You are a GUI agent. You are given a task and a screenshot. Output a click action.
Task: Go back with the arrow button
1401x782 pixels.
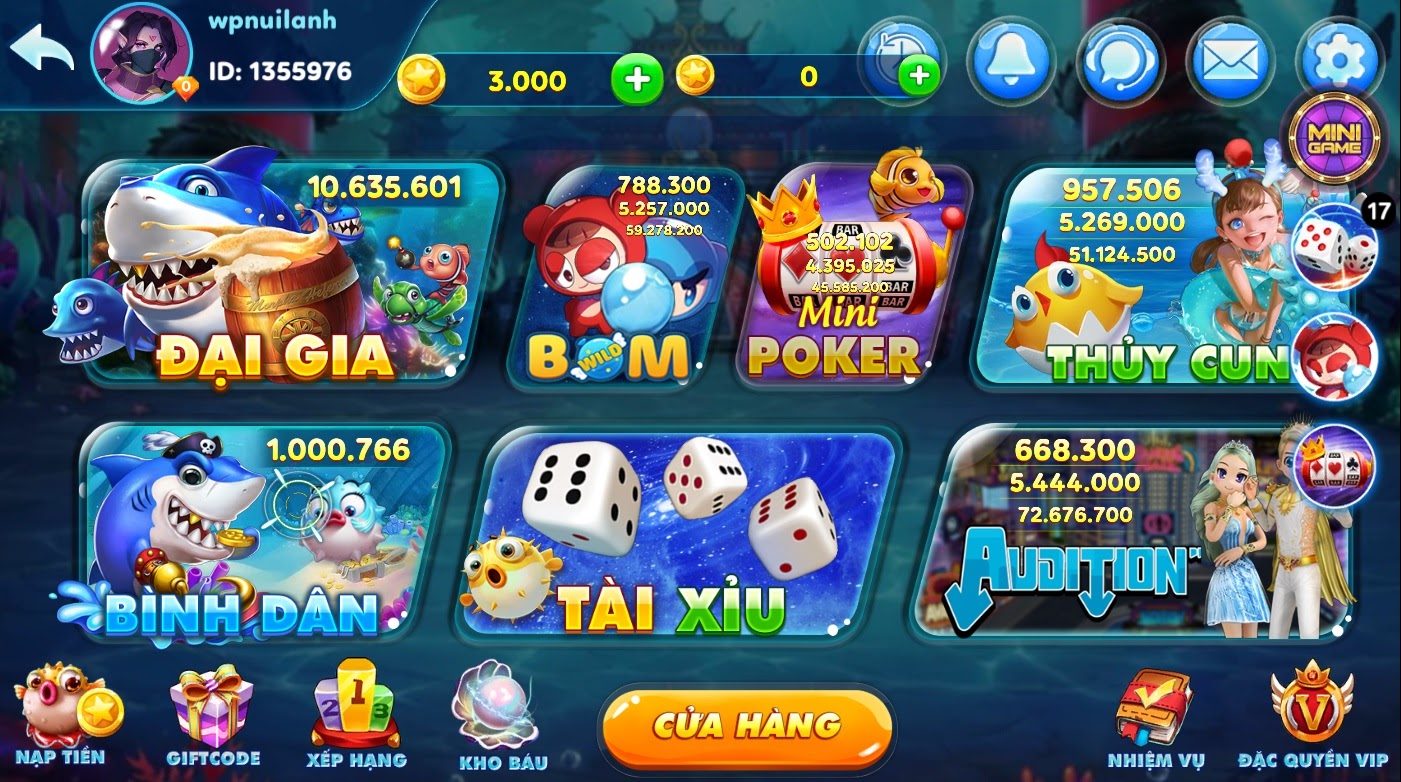point(42,48)
